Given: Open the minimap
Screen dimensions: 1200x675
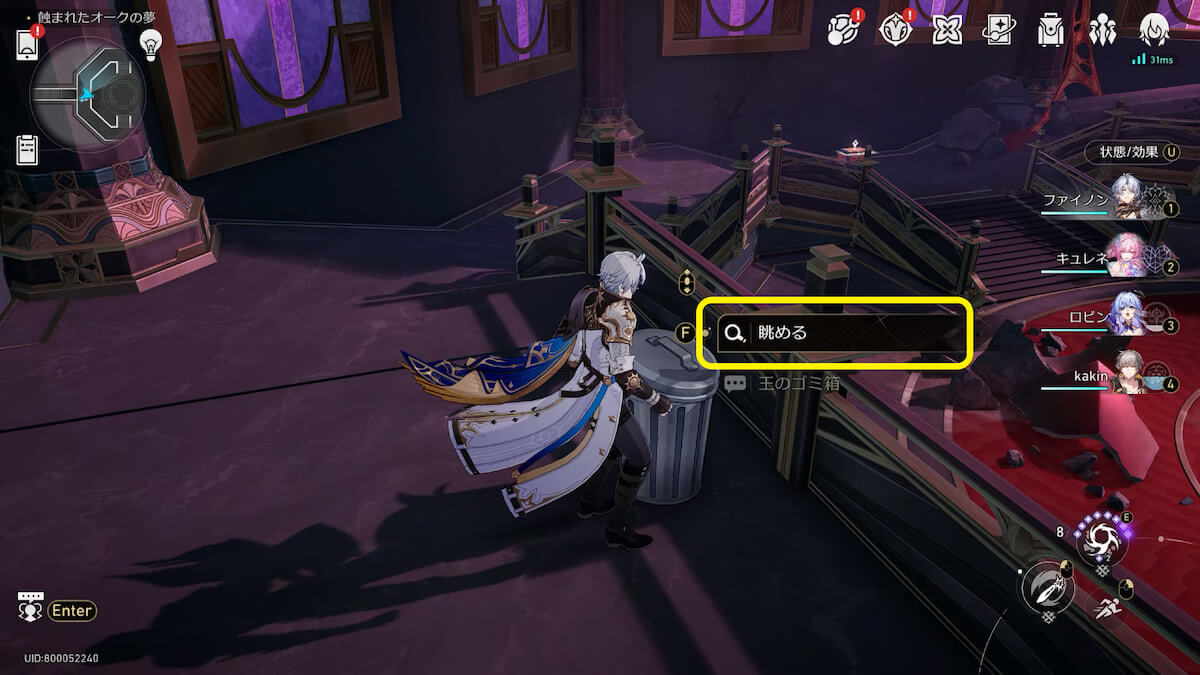Looking at the screenshot, I should pyautogui.click(x=88, y=94).
